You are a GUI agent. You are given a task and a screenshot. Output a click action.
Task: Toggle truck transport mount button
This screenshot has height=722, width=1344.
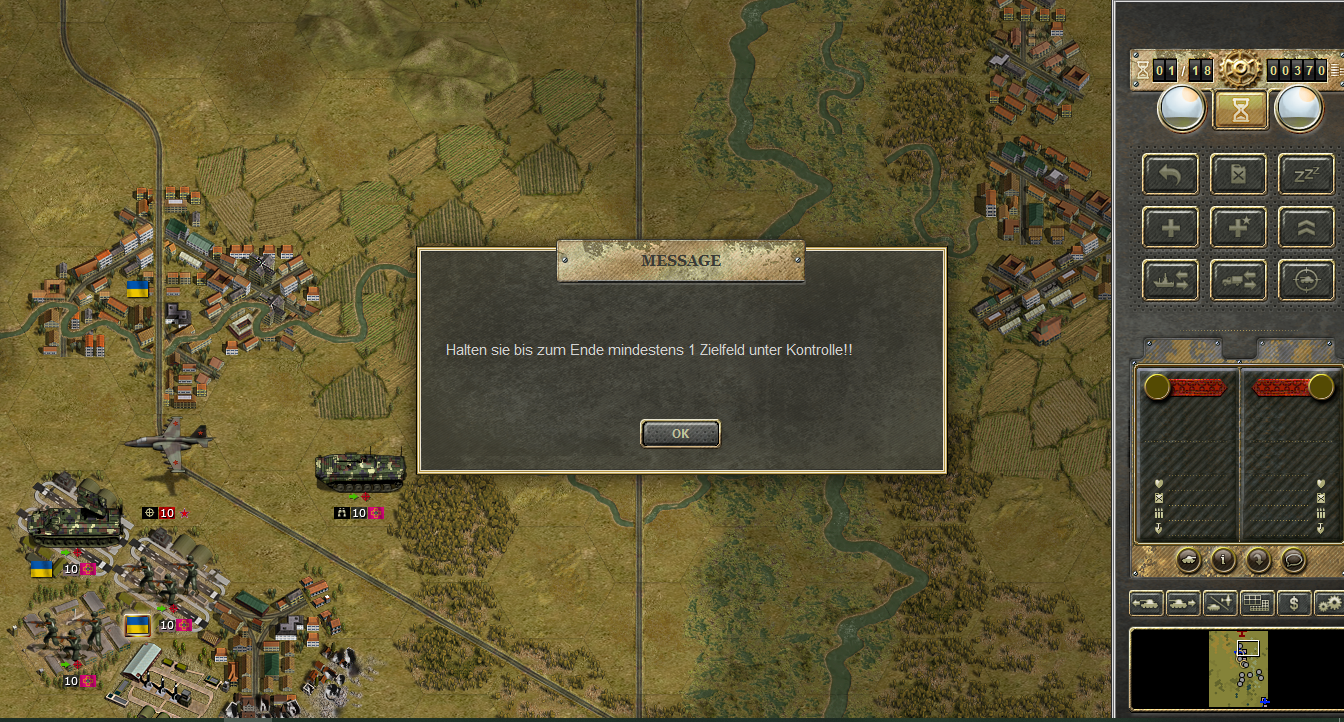click(1238, 281)
